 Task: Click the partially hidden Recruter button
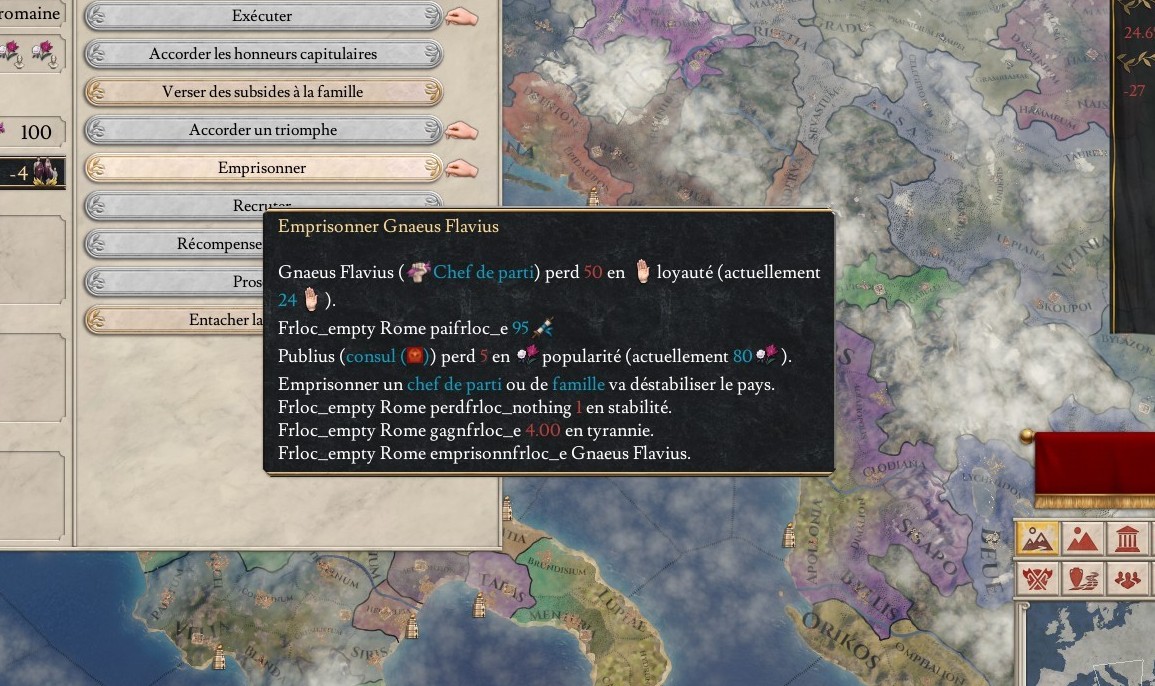pyautogui.click(x=180, y=205)
